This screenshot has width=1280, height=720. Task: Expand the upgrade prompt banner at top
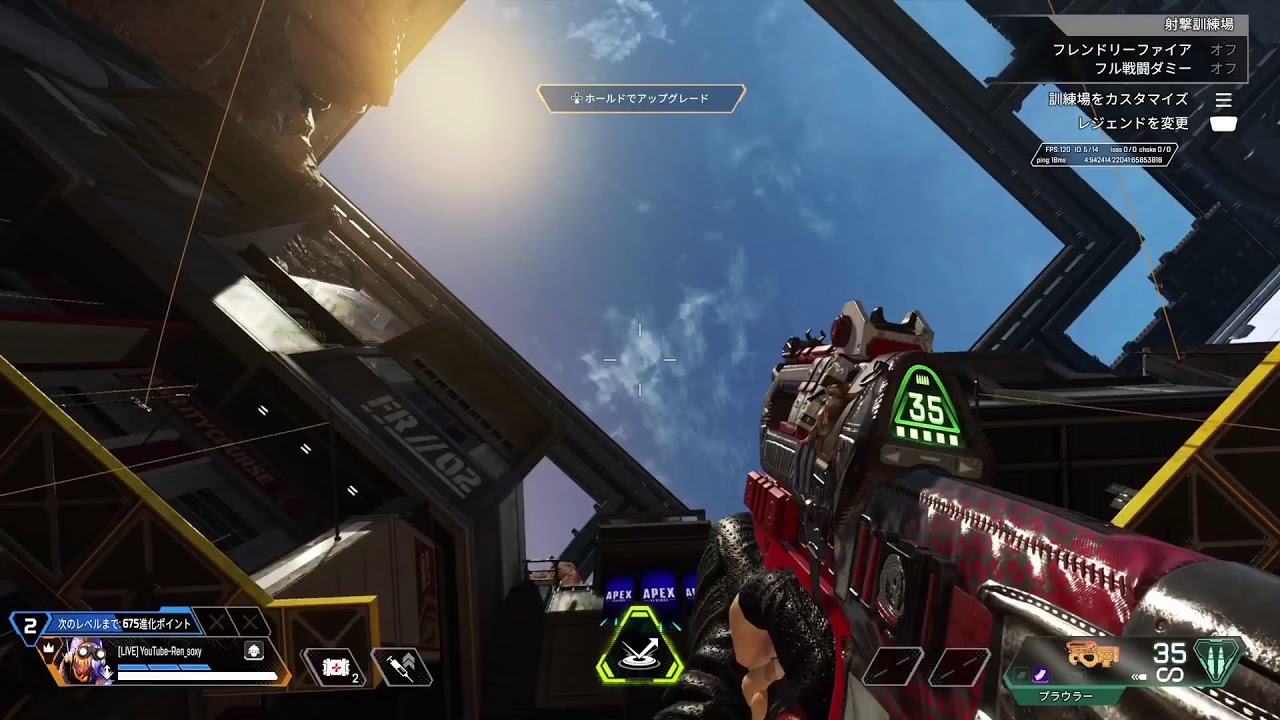coord(640,99)
